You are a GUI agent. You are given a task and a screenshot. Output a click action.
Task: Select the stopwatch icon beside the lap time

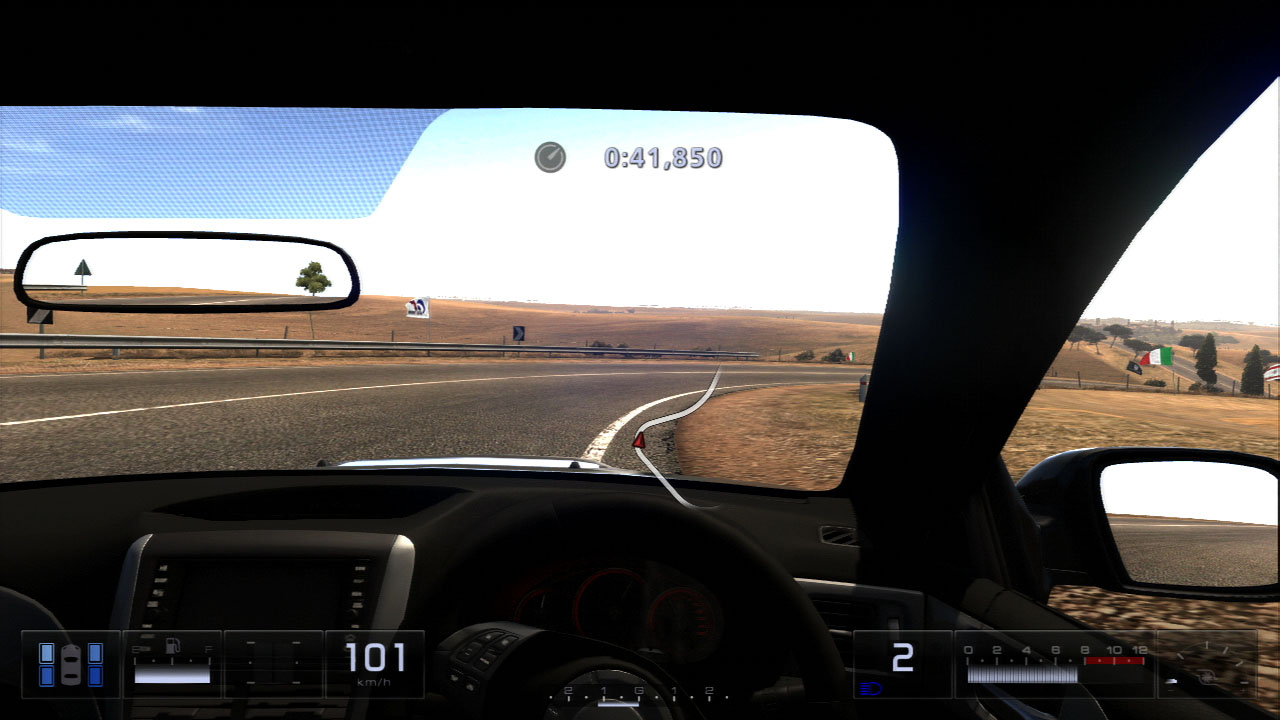click(550, 157)
